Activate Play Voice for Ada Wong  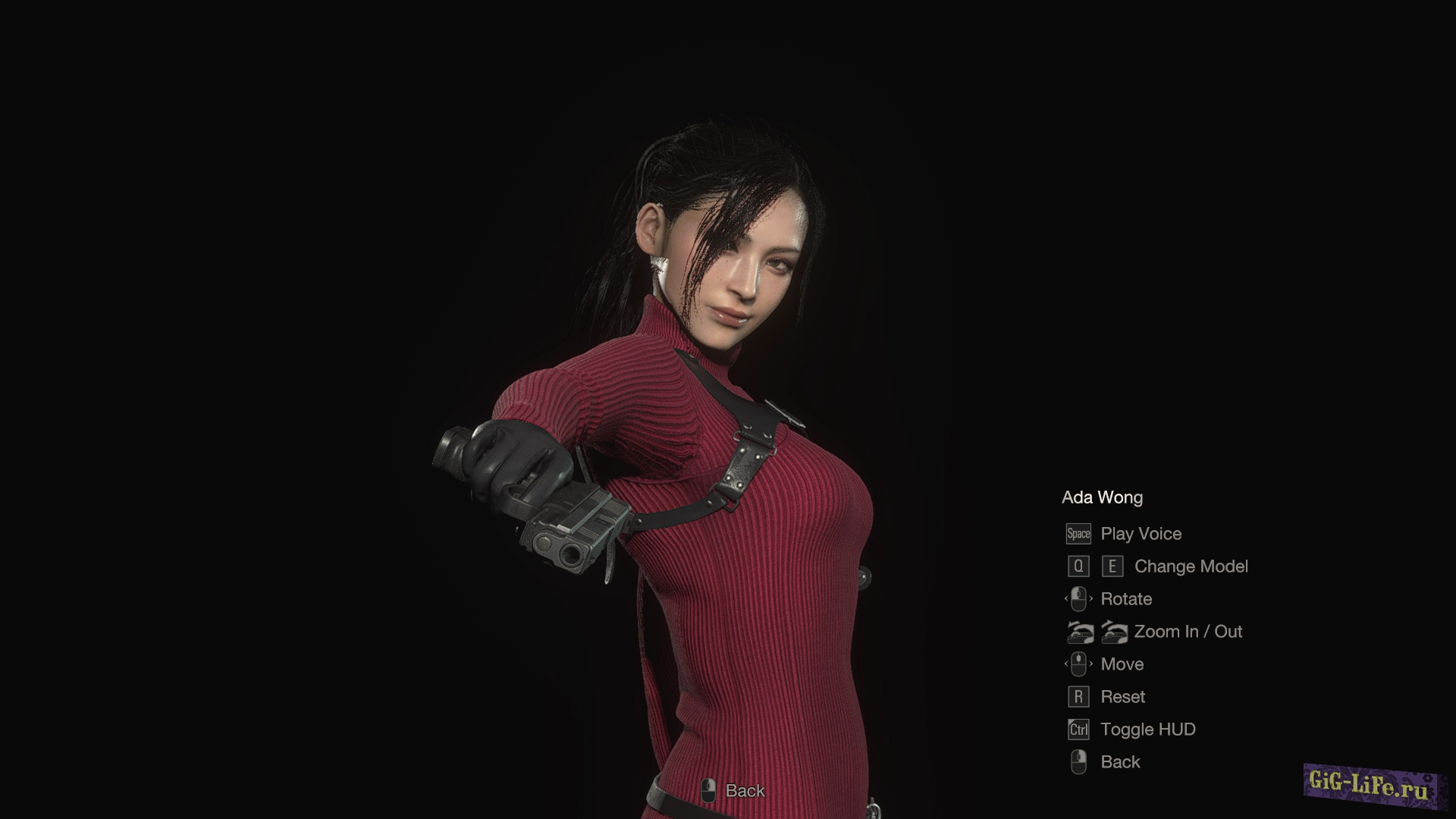tap(1140, 534)
